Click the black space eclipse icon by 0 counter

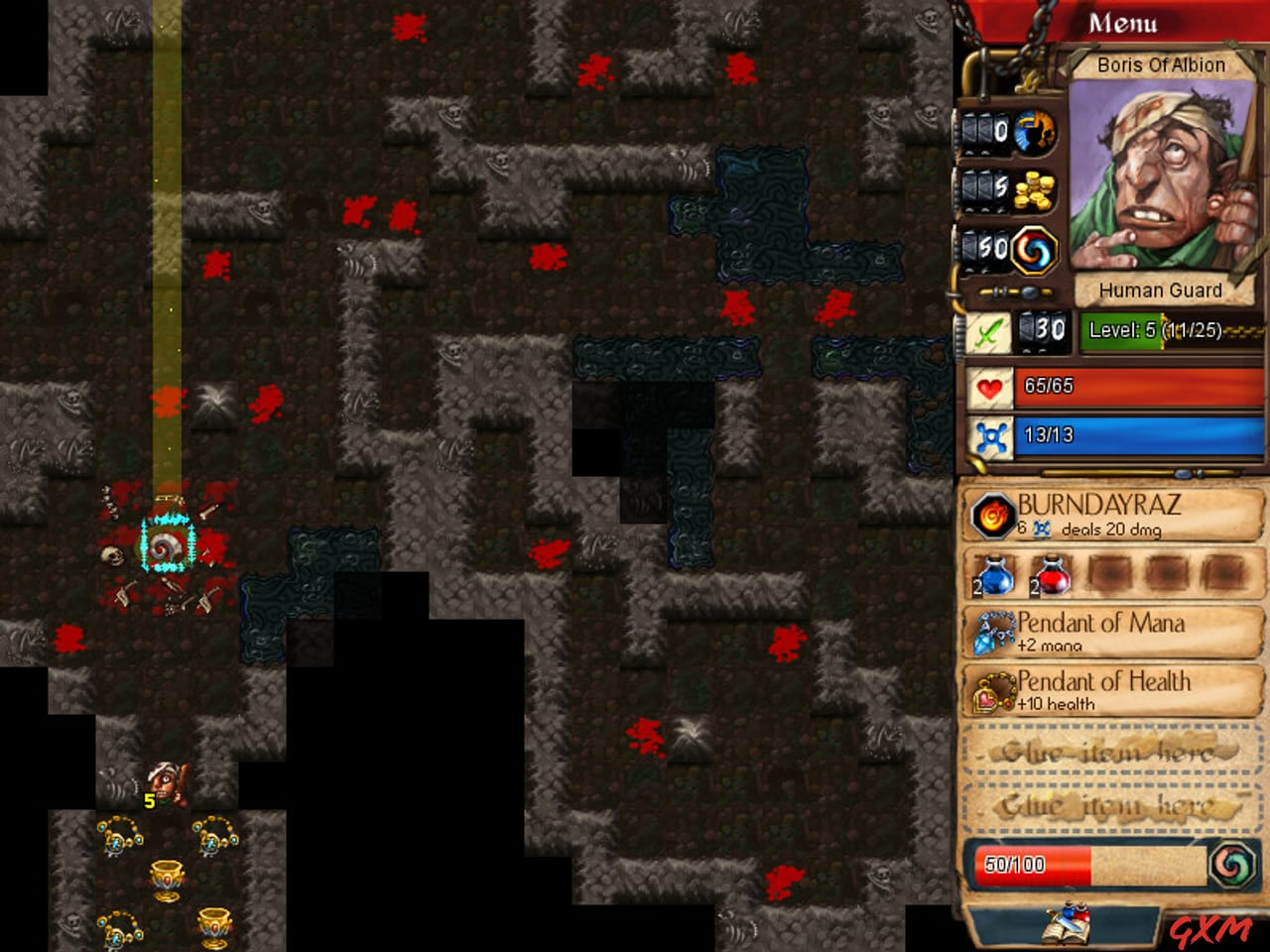(x=1033, y=129)
